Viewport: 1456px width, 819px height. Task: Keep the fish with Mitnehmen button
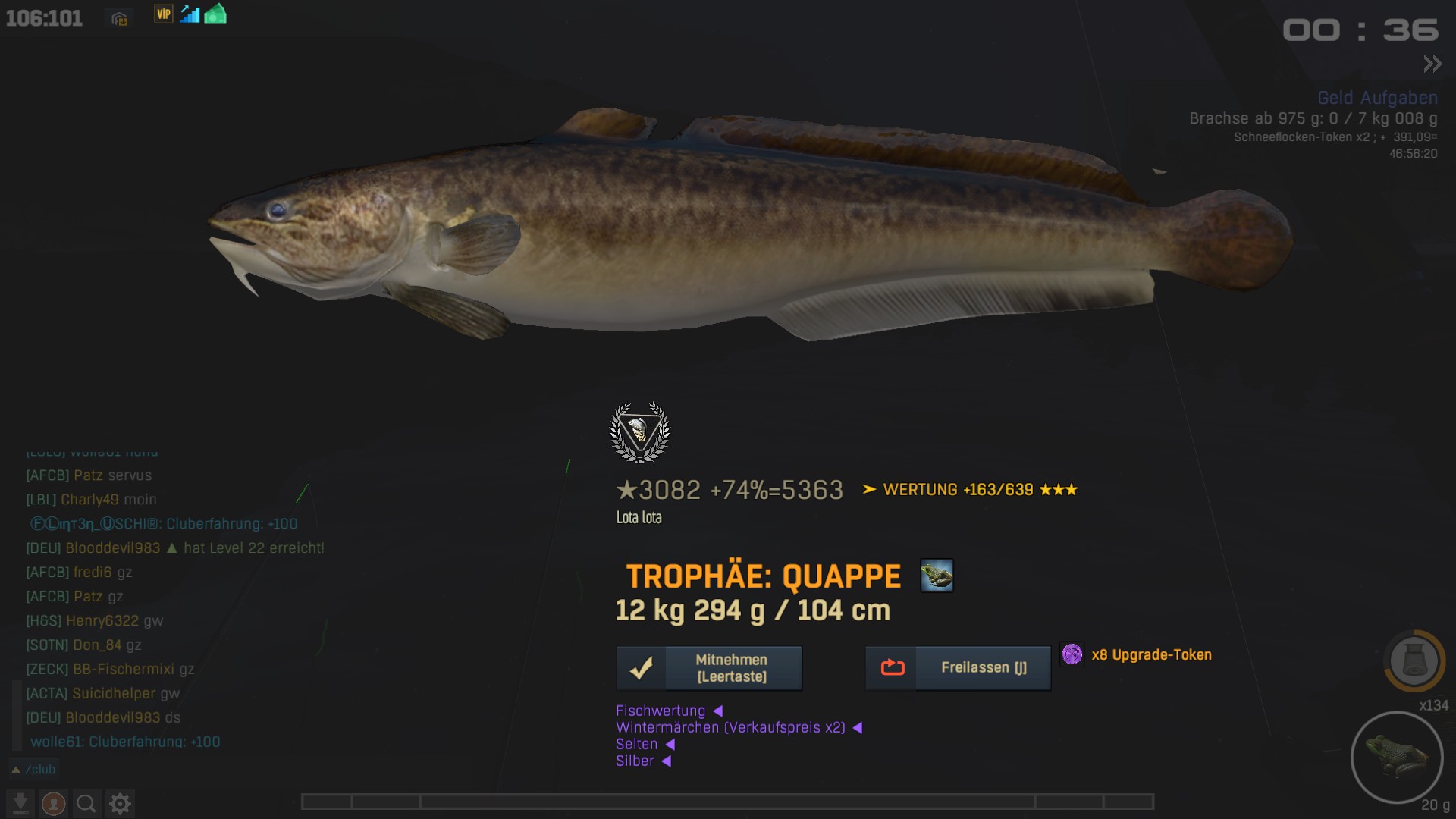point(709,668)
